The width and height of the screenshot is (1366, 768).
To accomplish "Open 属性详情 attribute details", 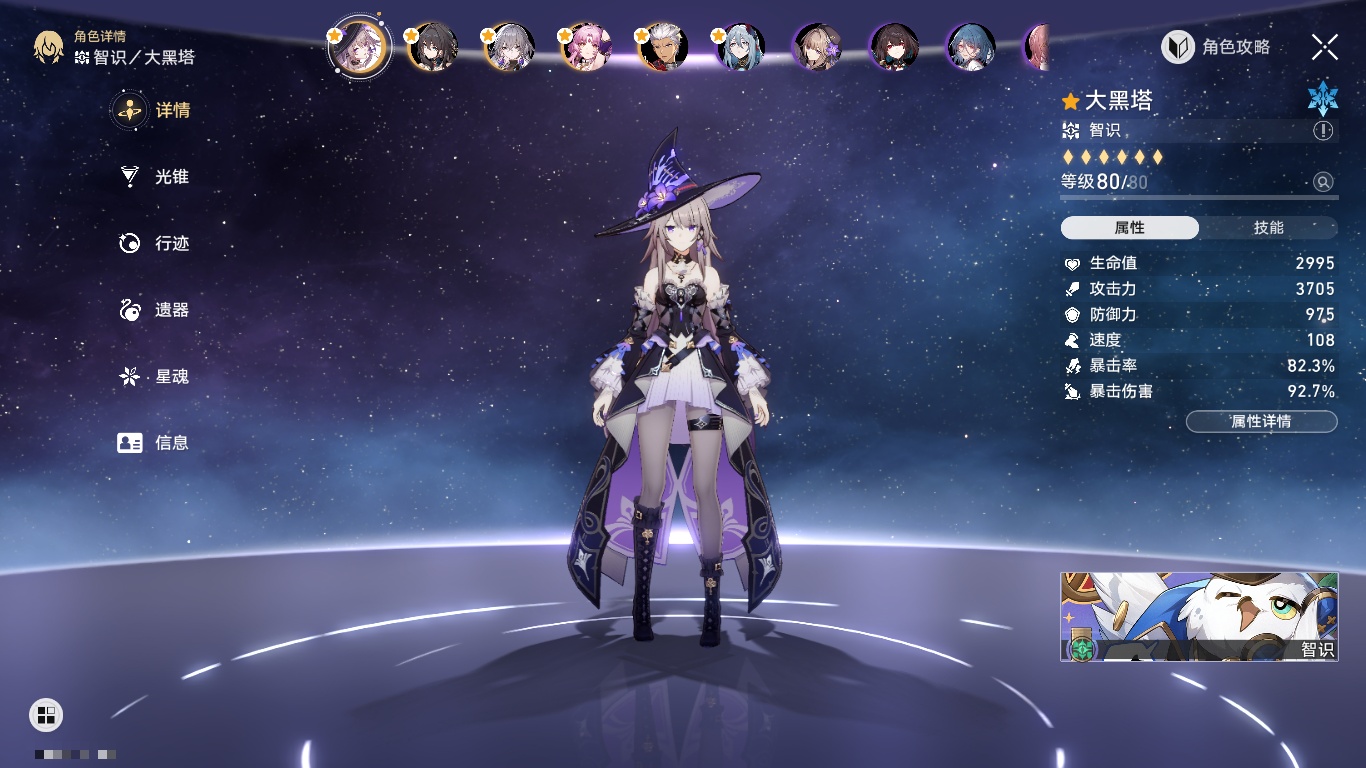I will pyautogui.click(x=1261, y=421).
